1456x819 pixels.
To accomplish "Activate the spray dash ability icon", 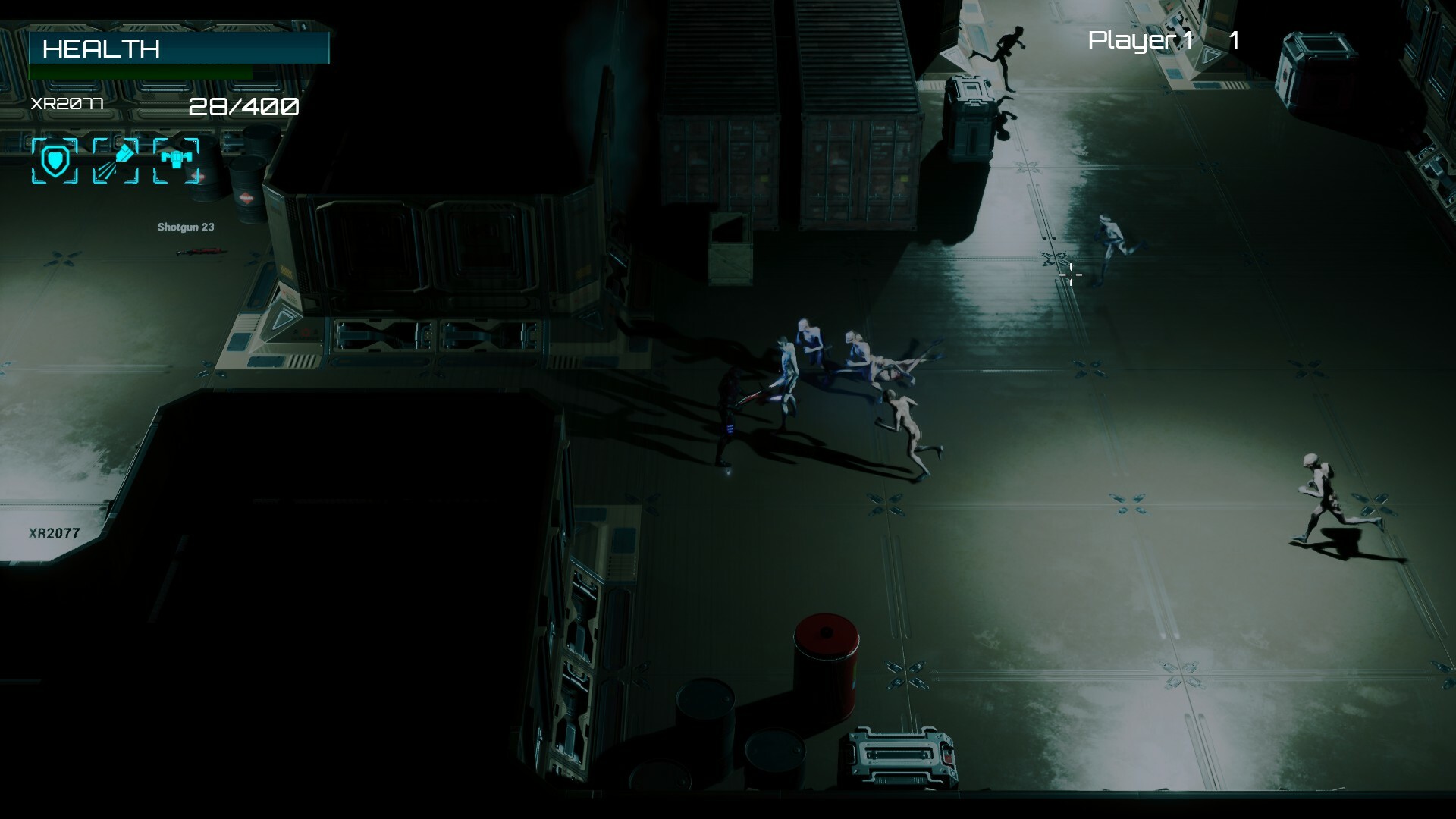I will click(116, 159).
